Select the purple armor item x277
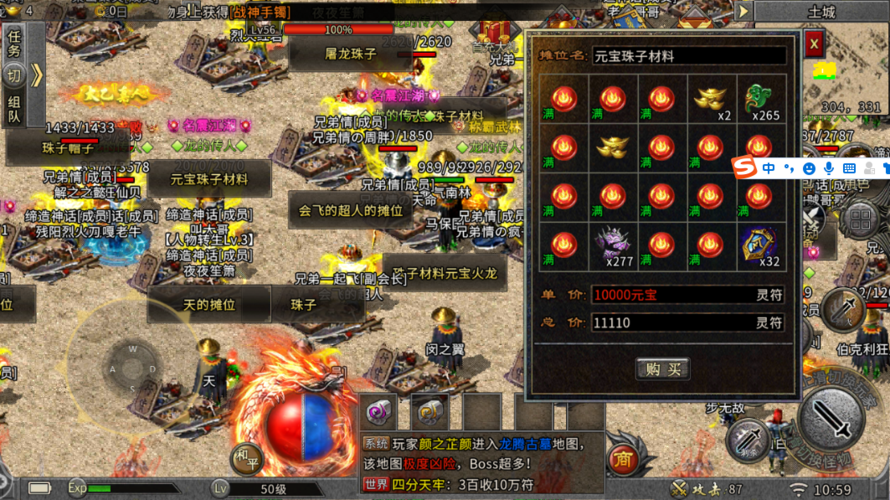890x500 pixels. (x=612, y=244)
